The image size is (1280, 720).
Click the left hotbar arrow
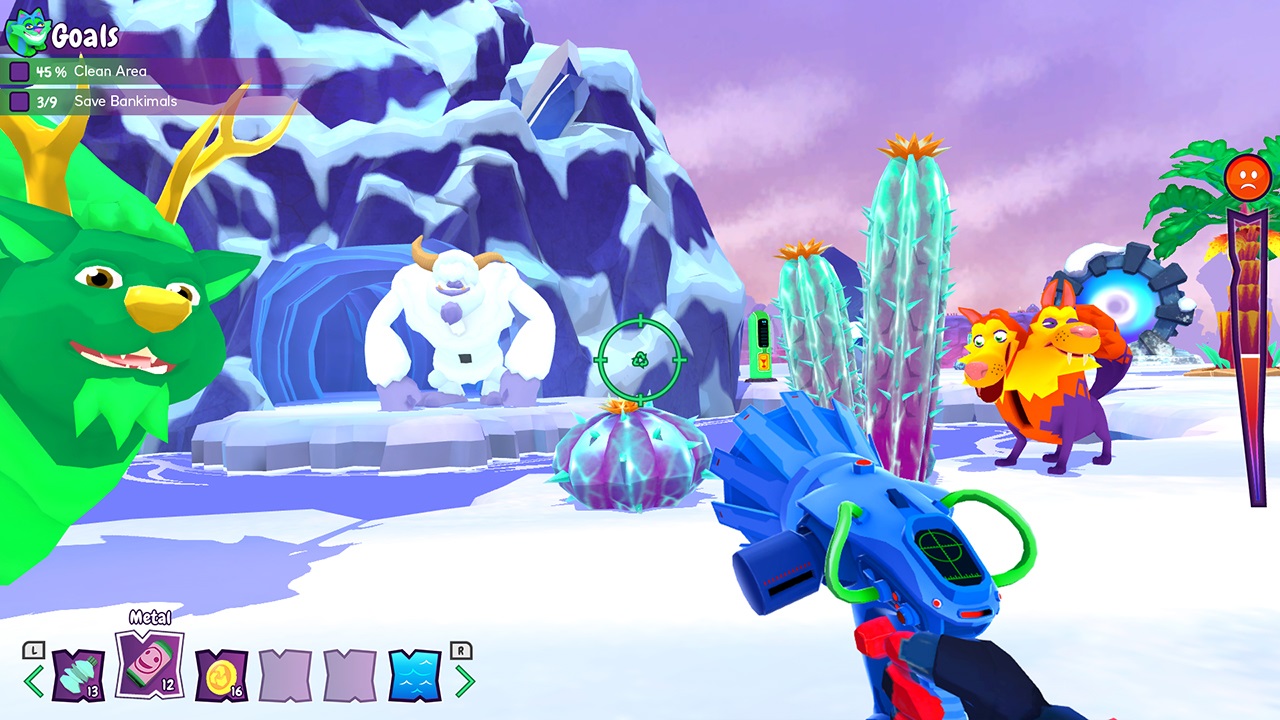[x=33, y=678]
